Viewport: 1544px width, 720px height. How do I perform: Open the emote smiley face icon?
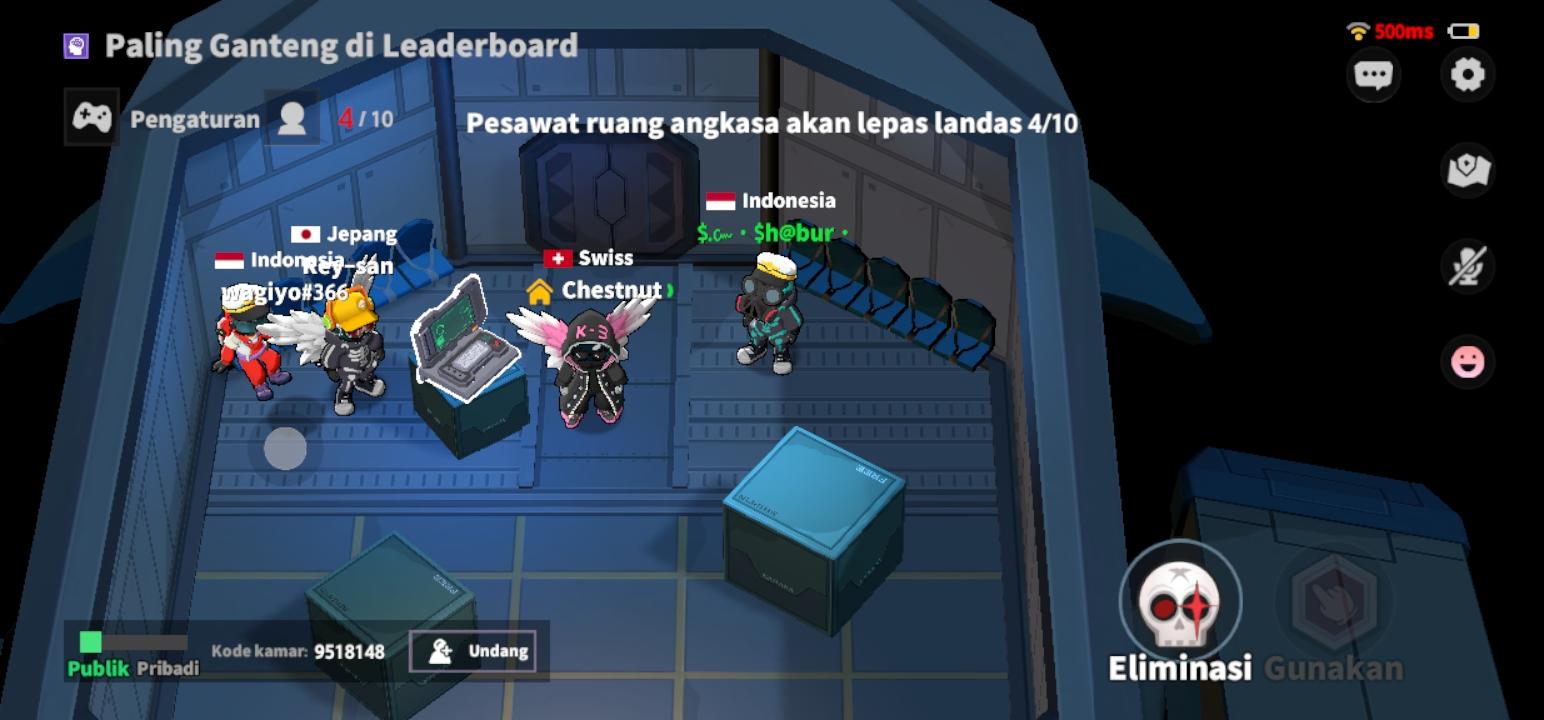tap(1466, 360)
